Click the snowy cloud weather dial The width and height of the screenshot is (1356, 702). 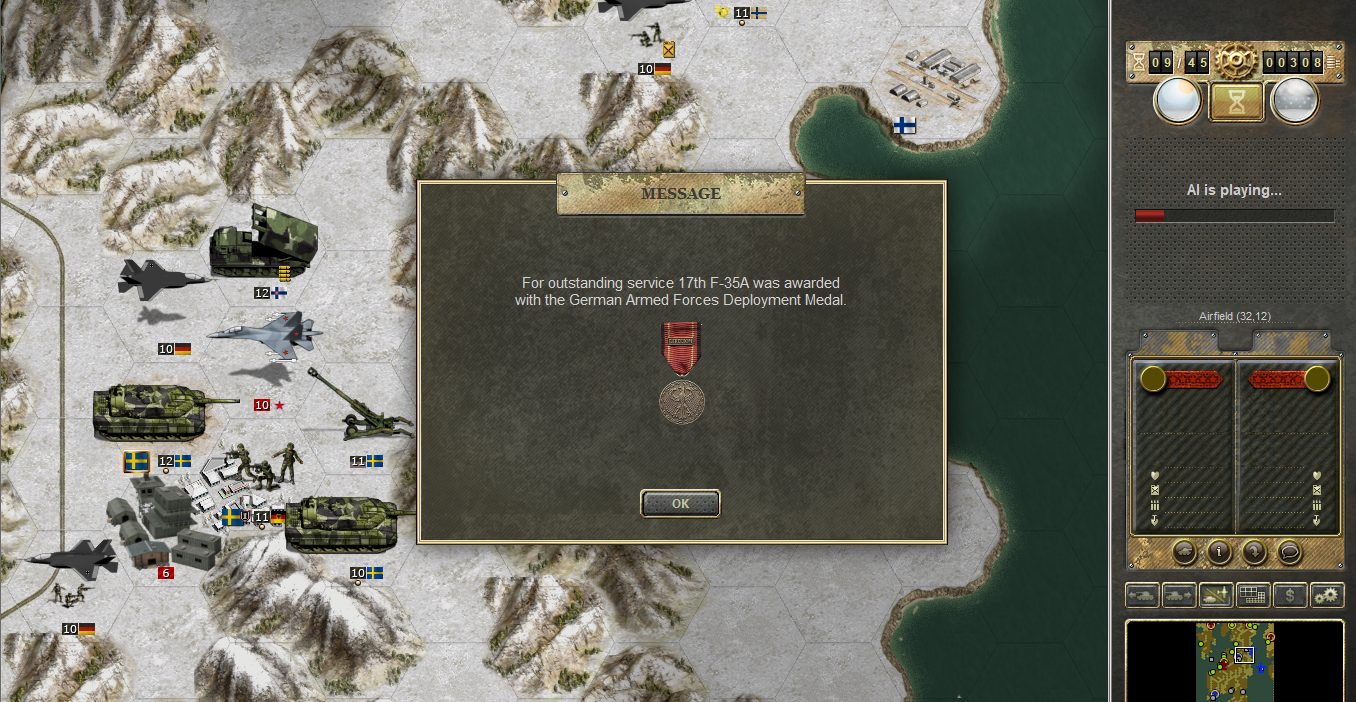(x=1294, y=101)
